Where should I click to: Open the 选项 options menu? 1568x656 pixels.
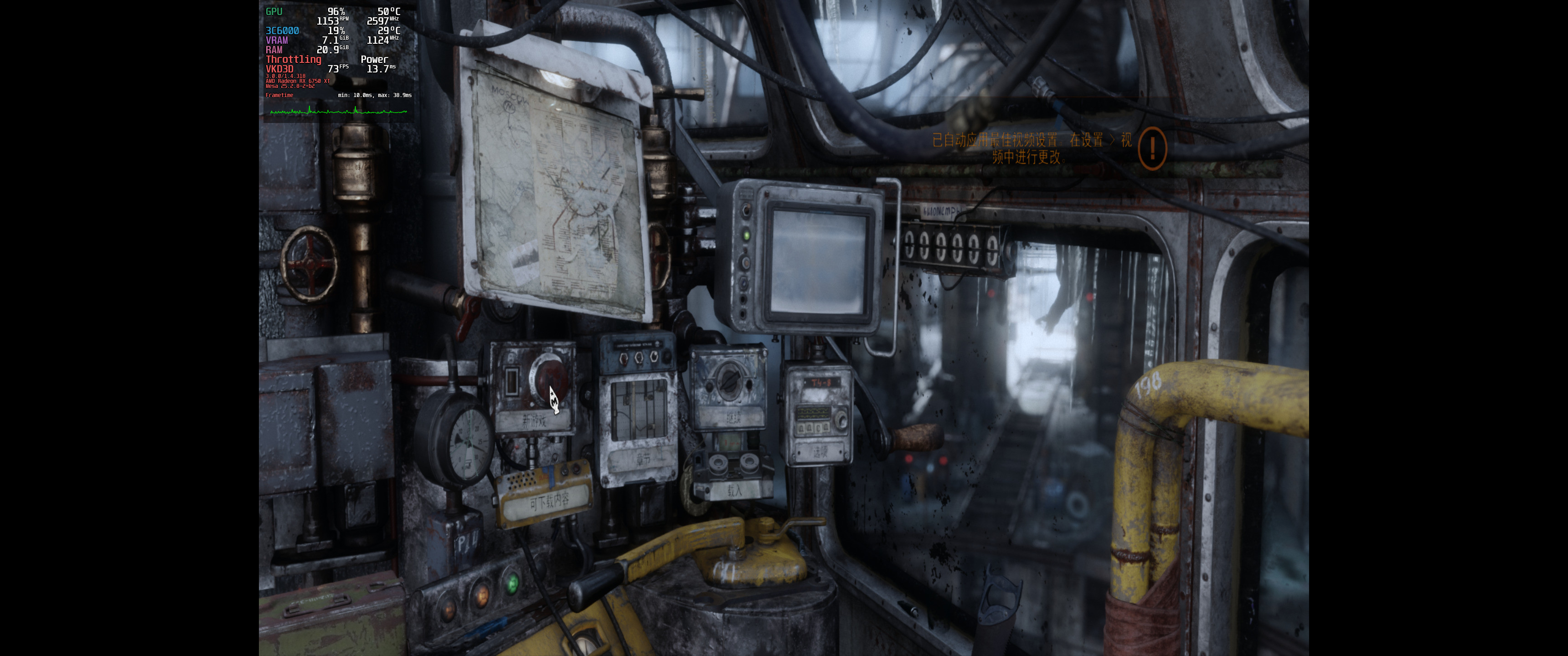point(819,451)
